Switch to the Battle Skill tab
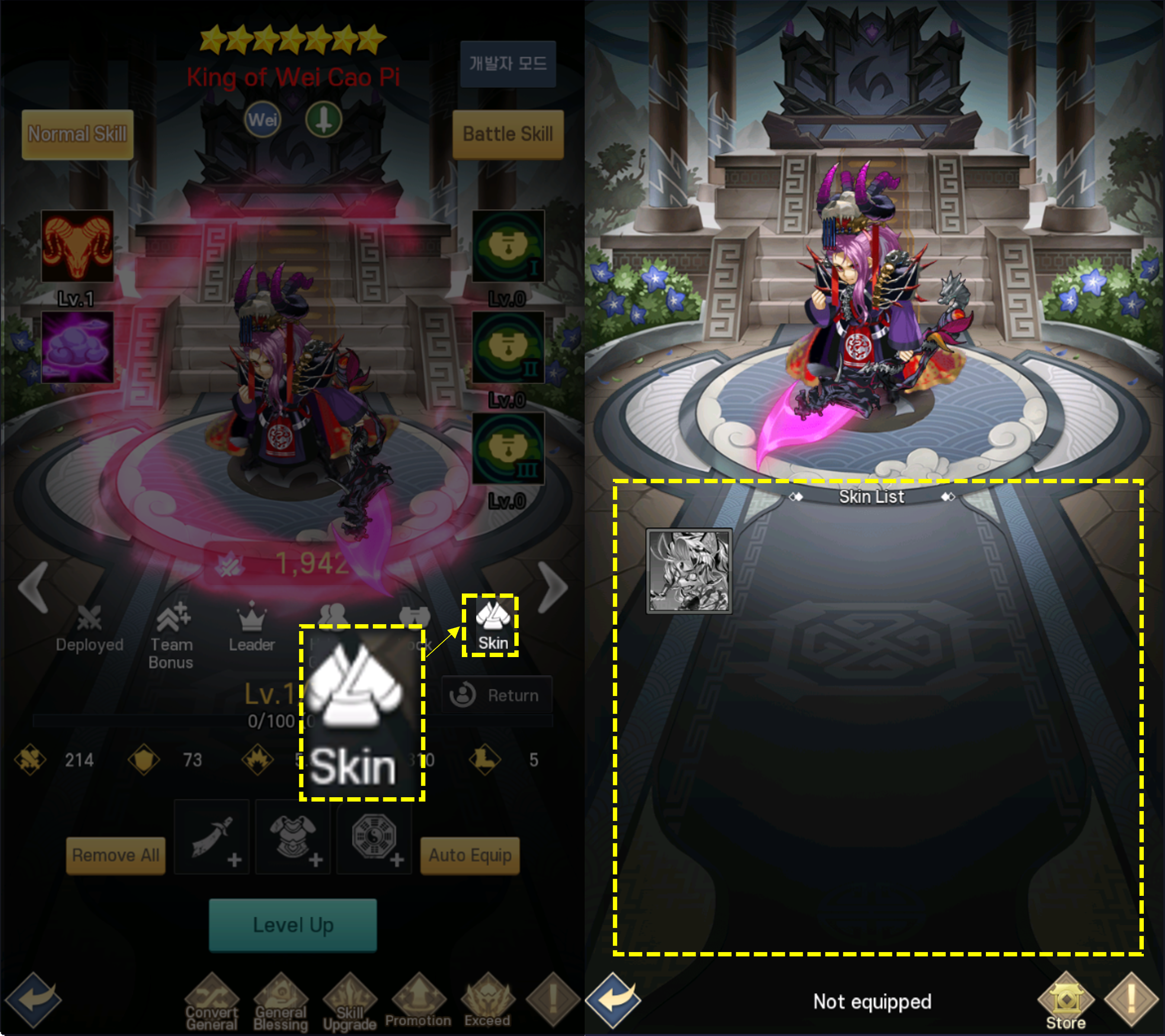The height and width of the screenshot is (1036, 1165). point(508,134)
